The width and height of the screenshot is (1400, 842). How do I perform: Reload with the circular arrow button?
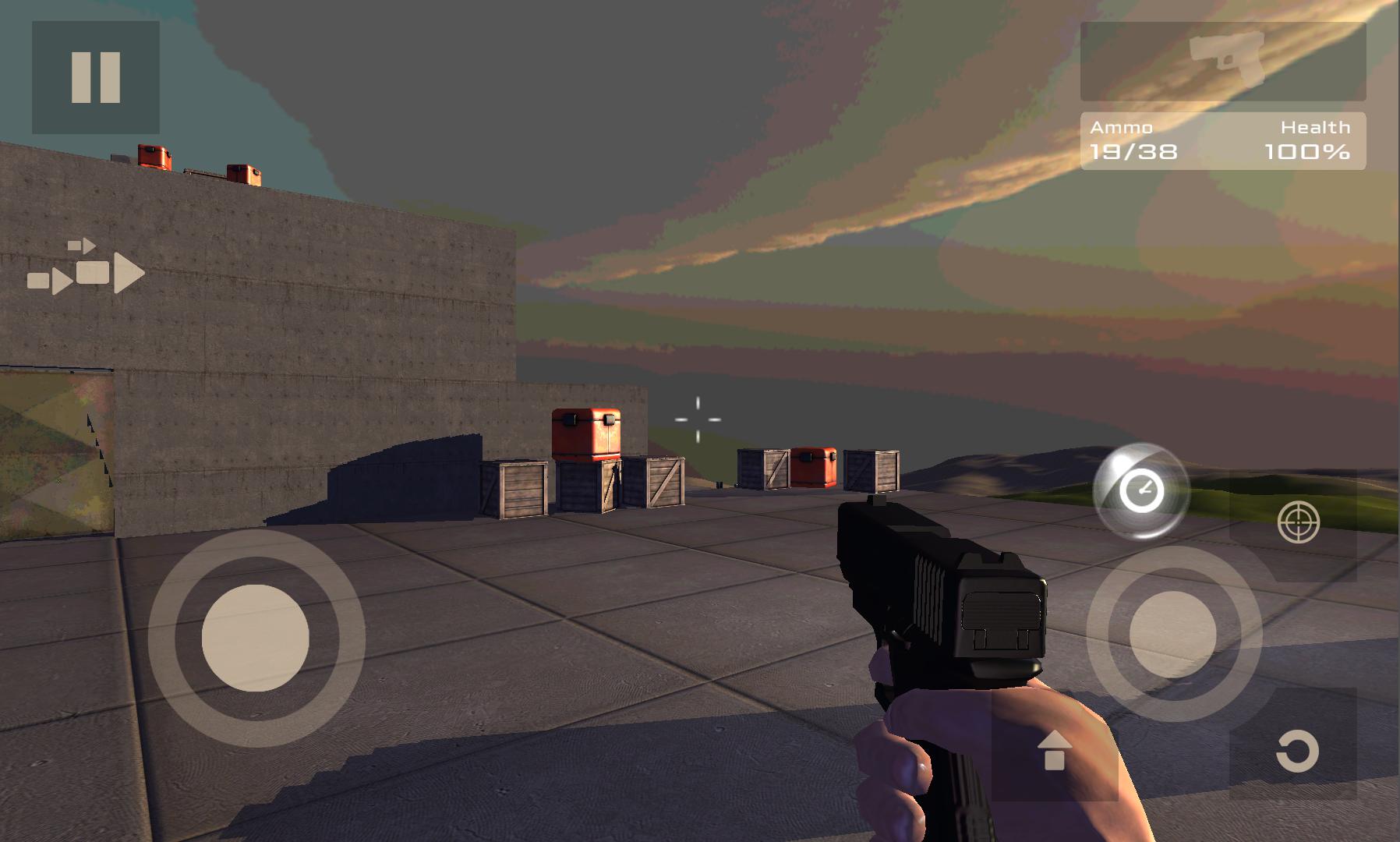coord(1296,752)
